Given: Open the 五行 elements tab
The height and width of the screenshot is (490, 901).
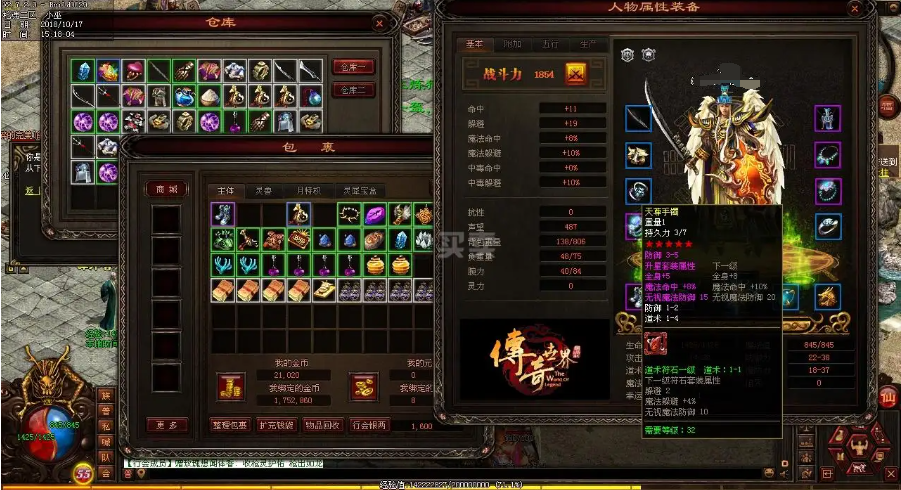Looking at the screenshot, I should click(549, 45).
